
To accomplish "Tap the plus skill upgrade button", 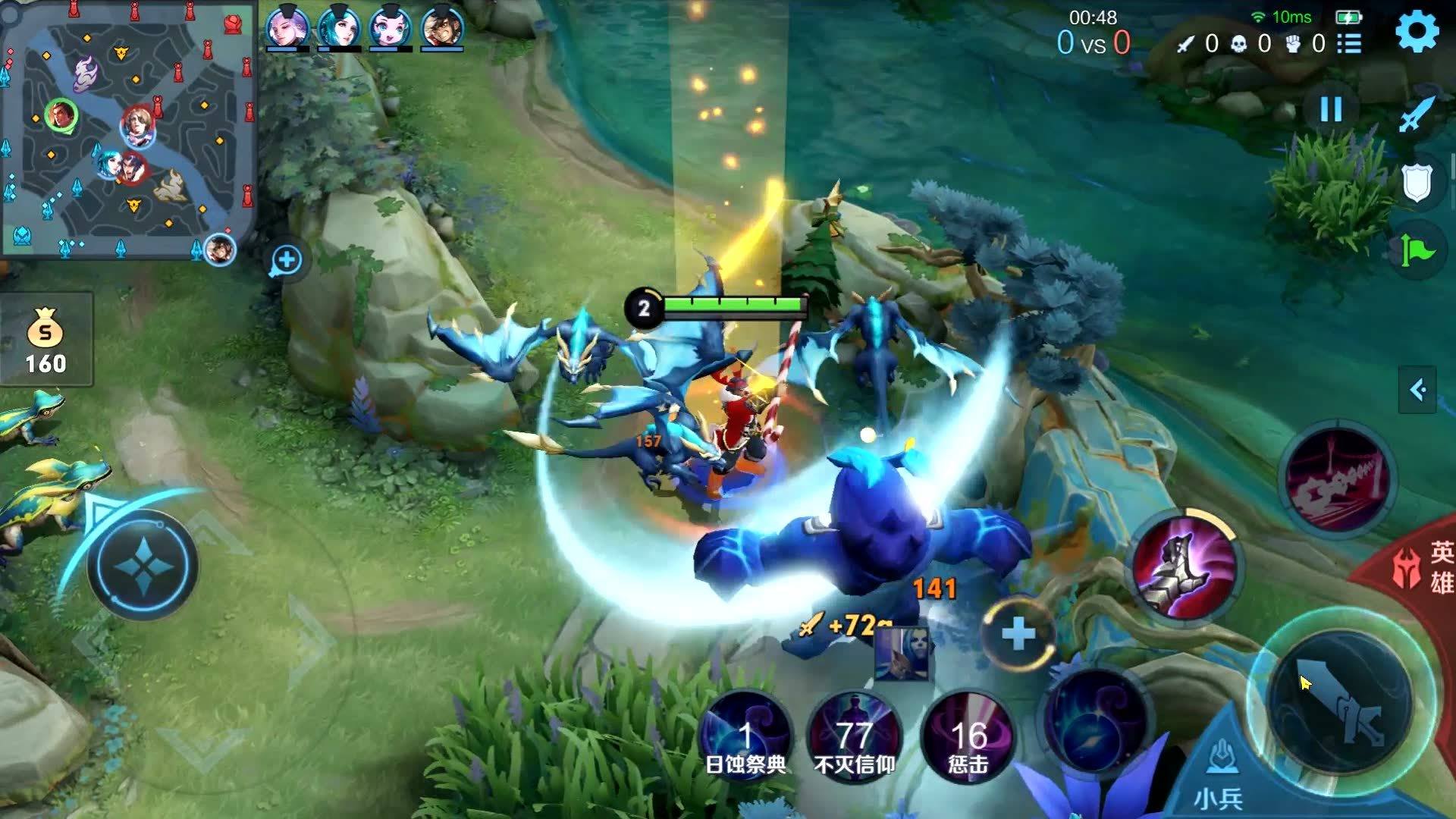I will click(1018, 634).
